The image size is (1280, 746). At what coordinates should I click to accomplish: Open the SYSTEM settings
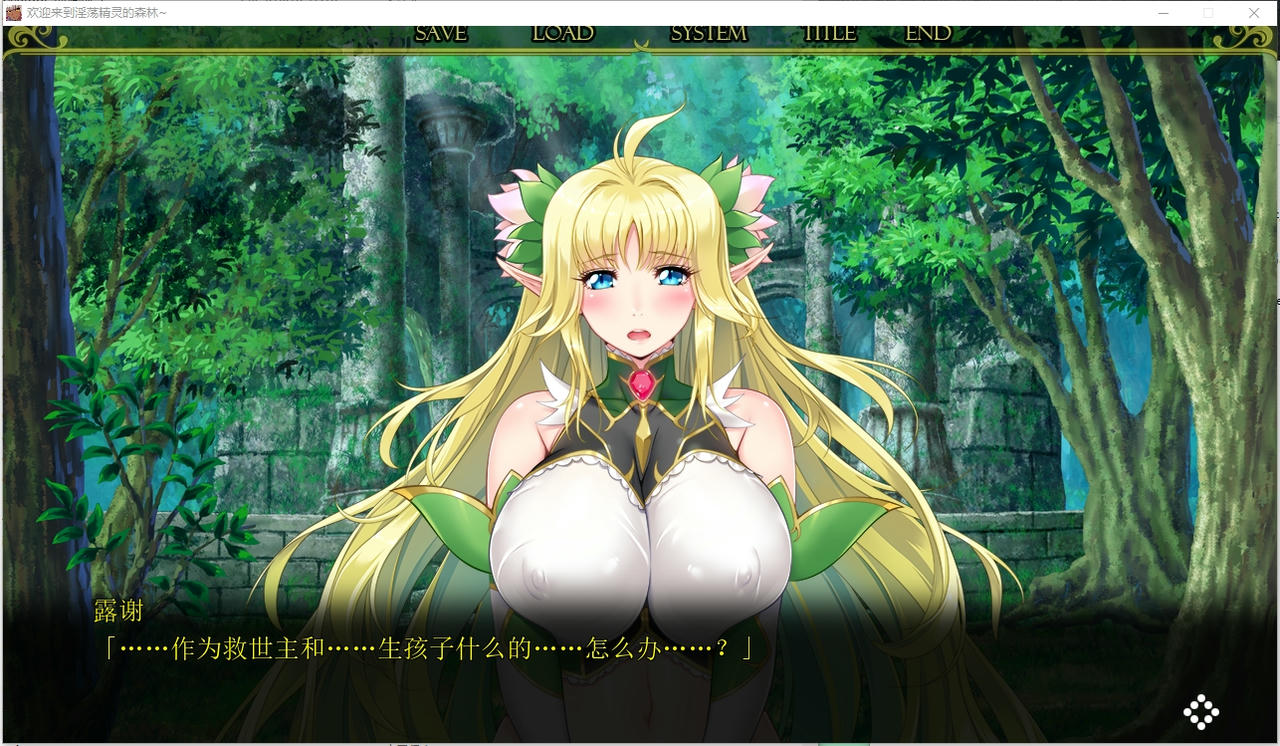pos(708,33)
